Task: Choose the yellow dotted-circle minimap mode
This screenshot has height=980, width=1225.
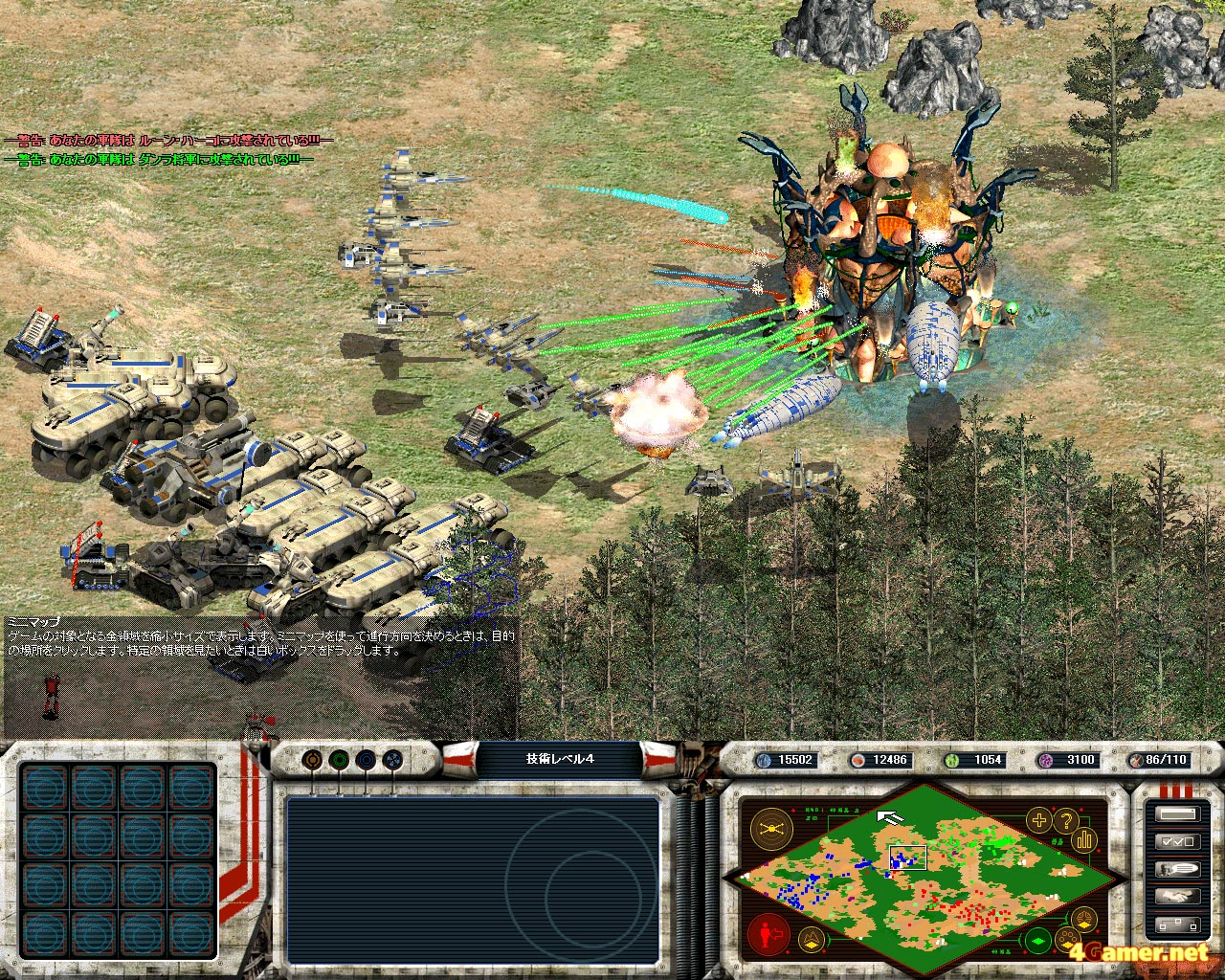Action: pos(1065,939)
